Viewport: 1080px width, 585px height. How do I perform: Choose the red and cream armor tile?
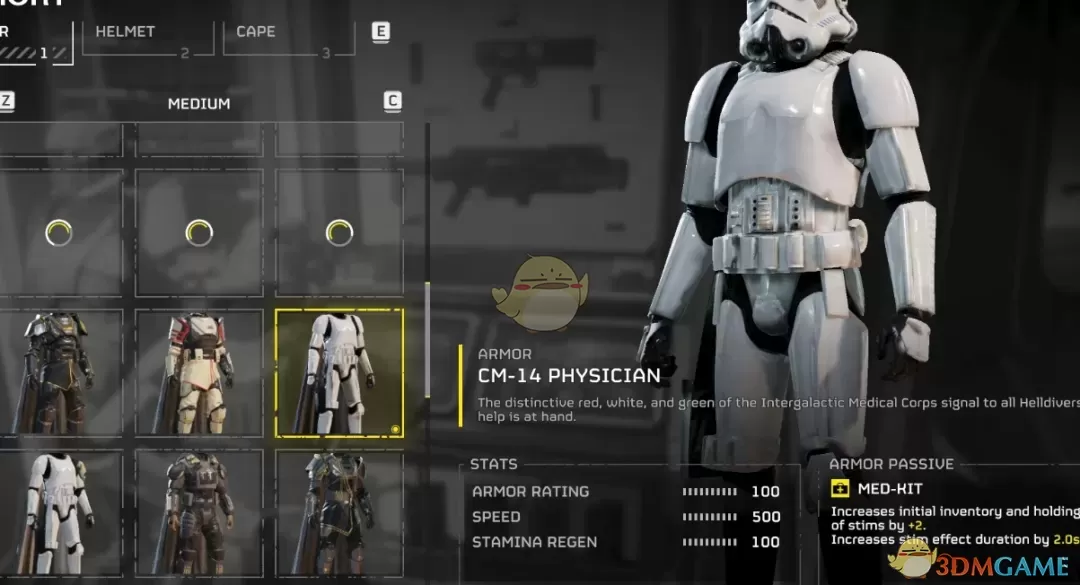tap(199, 373)
